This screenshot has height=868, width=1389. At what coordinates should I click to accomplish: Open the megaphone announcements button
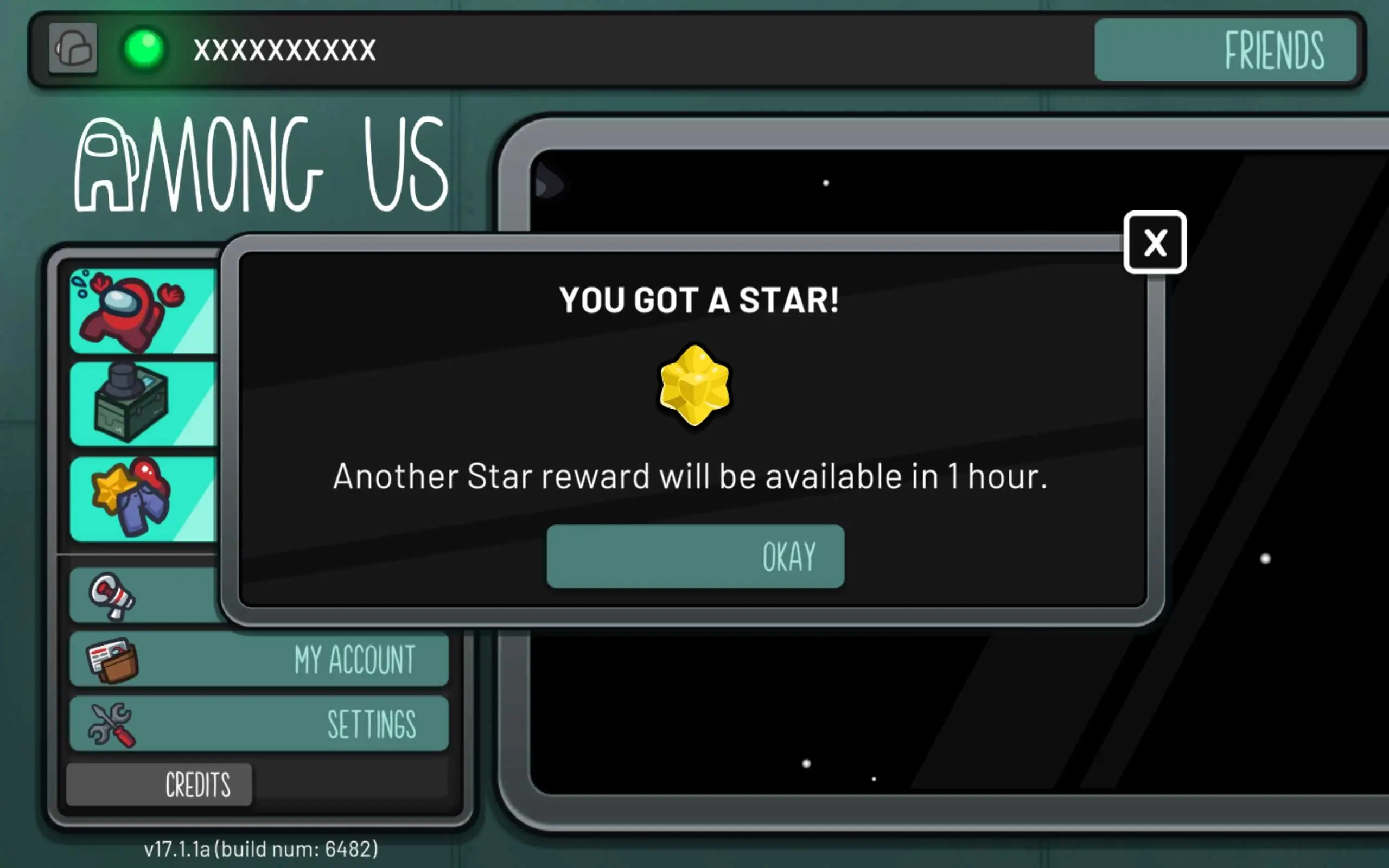pyautogui.click(x=143, y=595)
